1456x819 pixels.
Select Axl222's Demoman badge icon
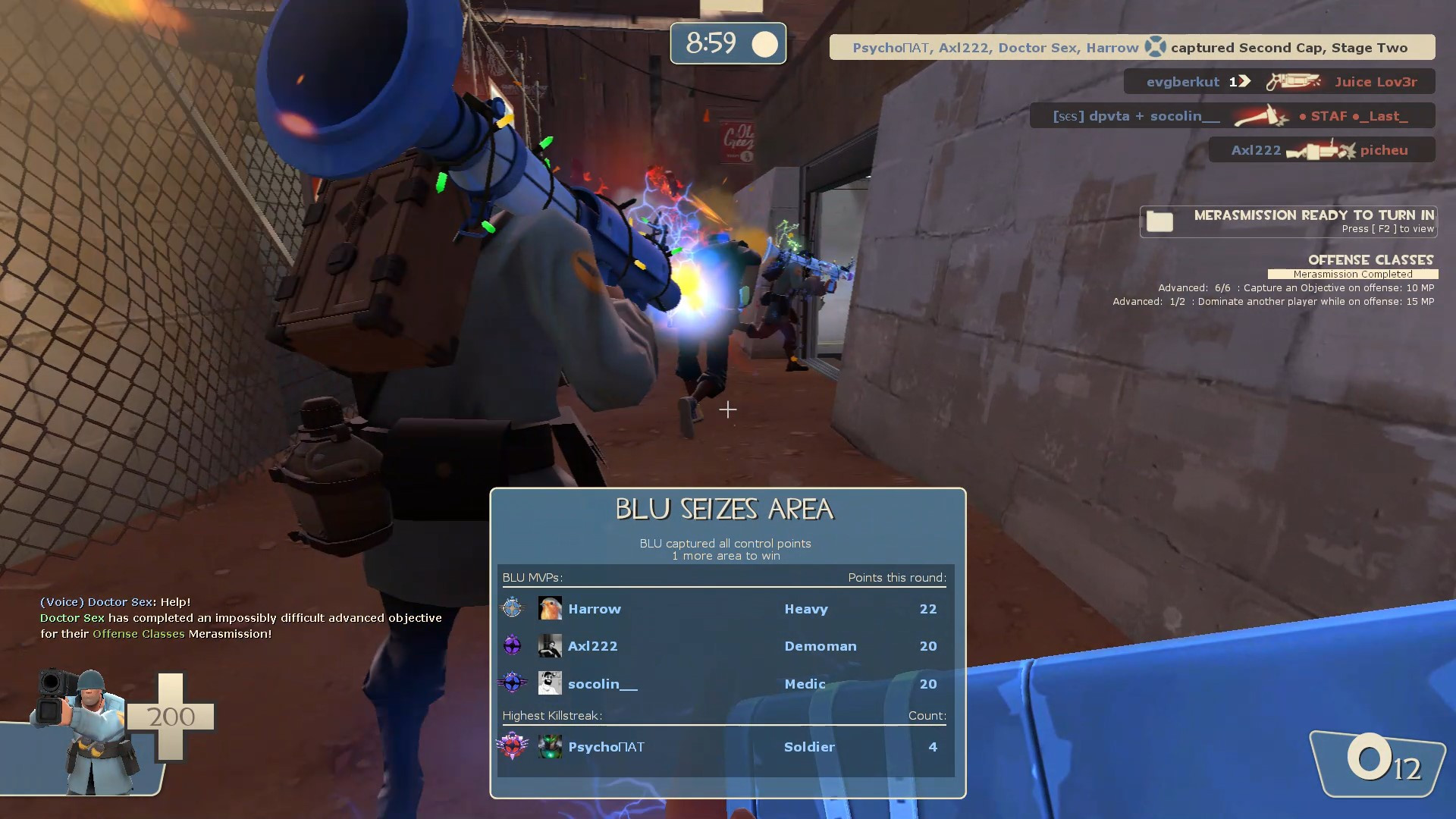[513, 645]
